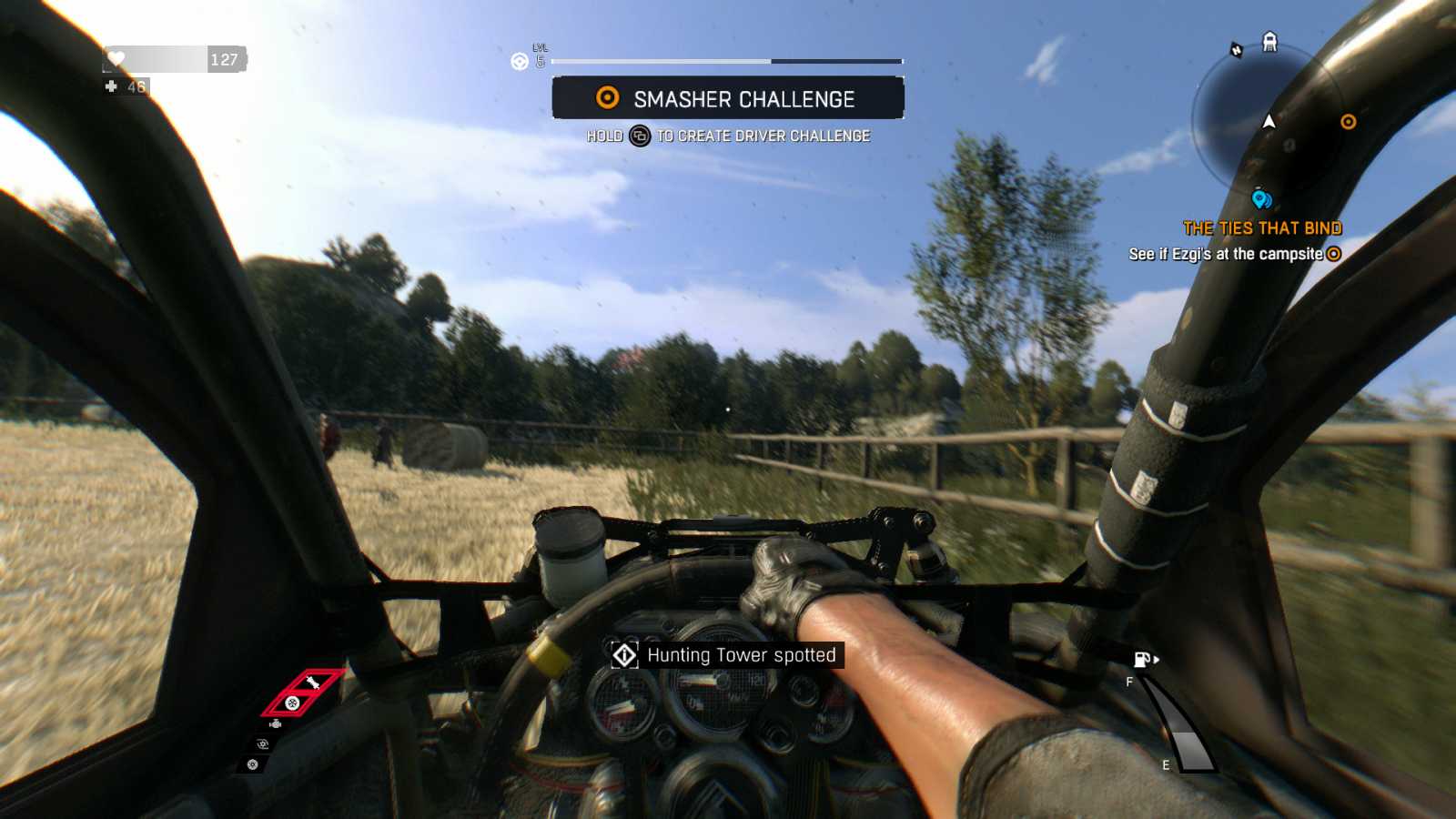Click the engine valve icon below the red diamond
Image resolution: width=1456 pixels, height=819 pixels.
276,723
